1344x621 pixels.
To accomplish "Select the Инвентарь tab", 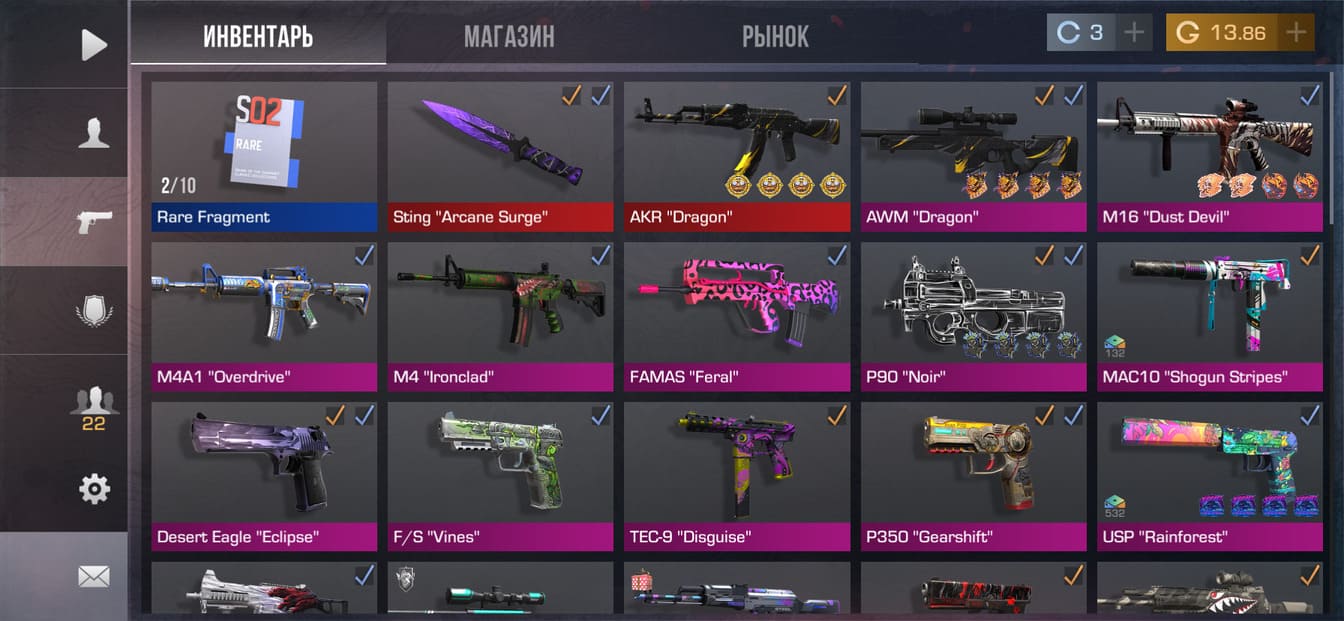I will tap(258, 37).
